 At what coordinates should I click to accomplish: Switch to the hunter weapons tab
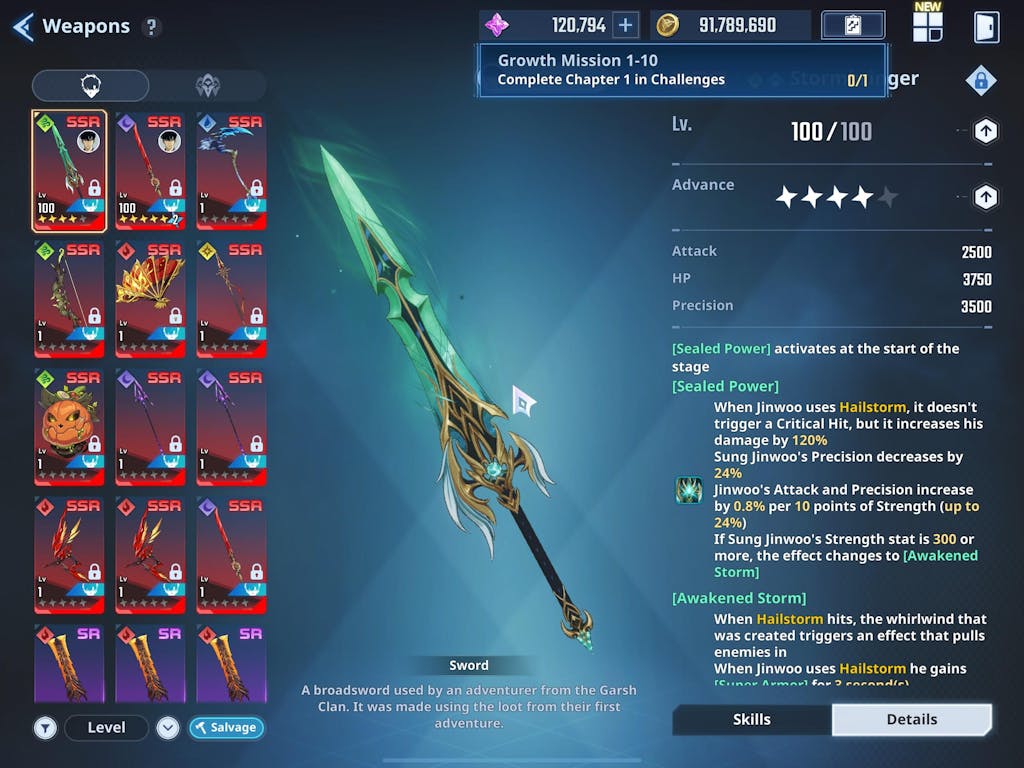[x=207, y=86]
